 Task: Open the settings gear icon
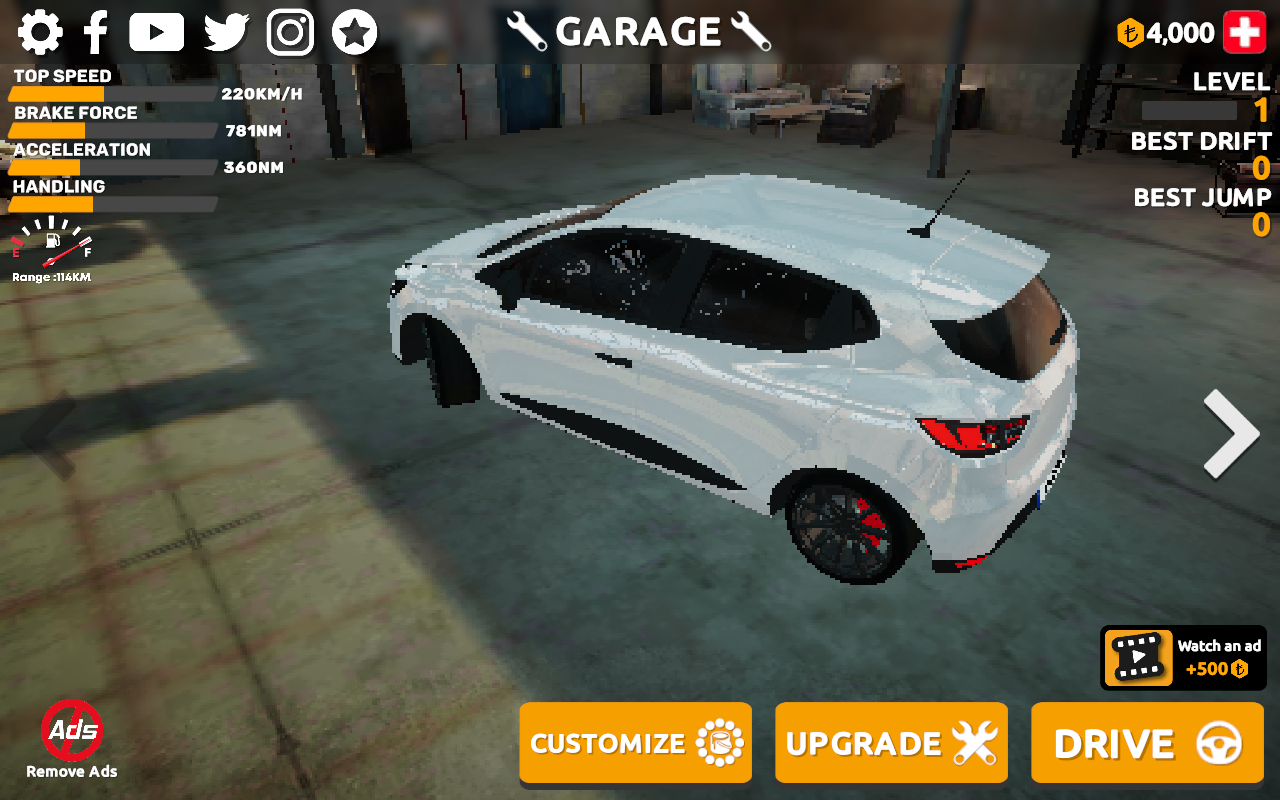coord(40,33)
